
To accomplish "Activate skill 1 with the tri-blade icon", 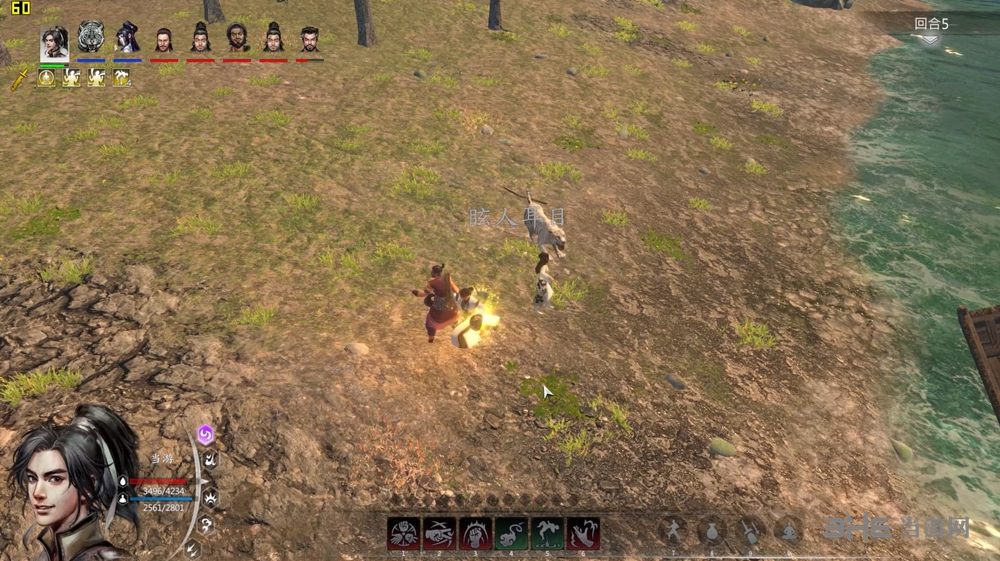I will [x=404, y=534].
